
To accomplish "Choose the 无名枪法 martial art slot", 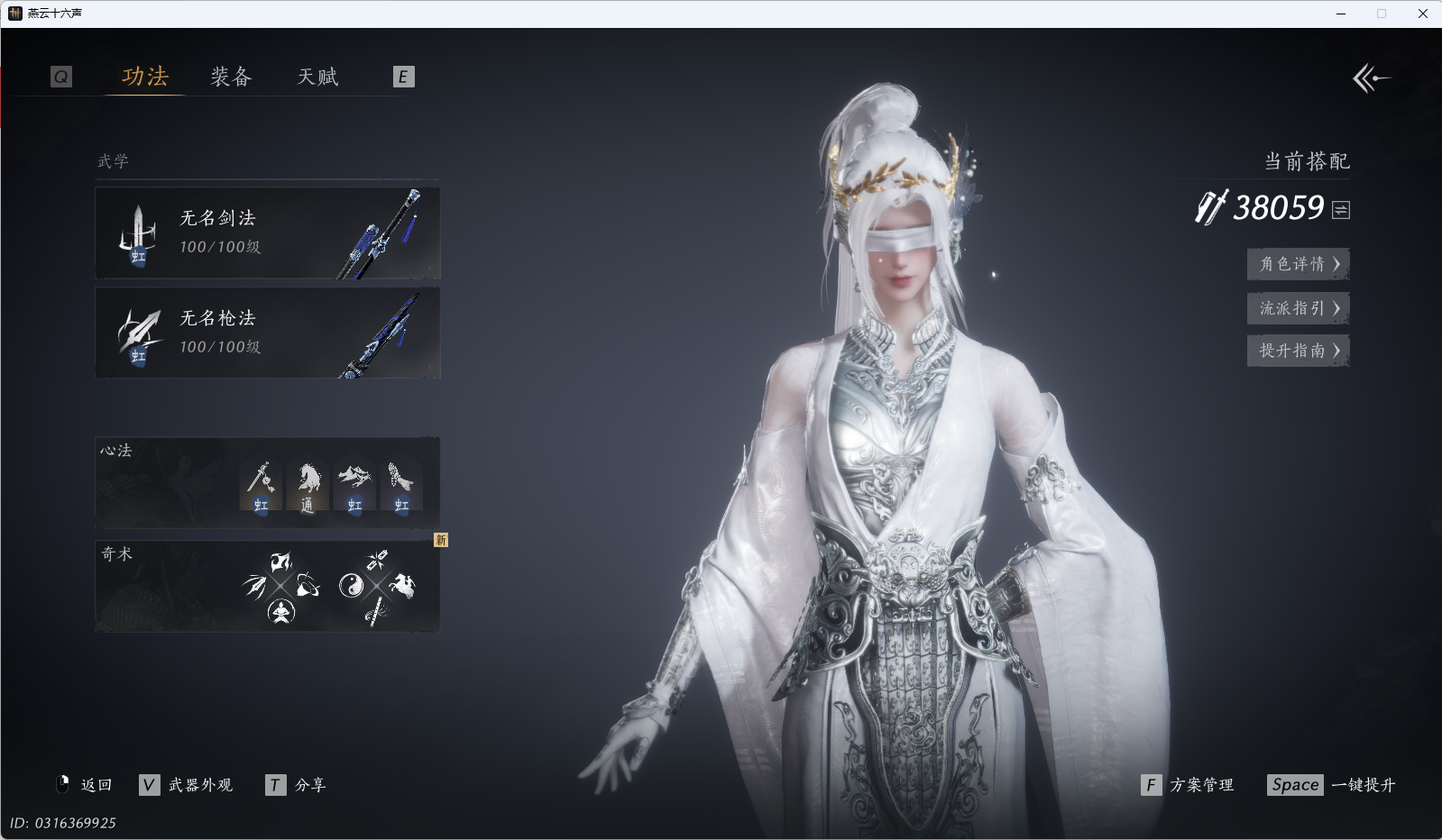I will 267,333.
